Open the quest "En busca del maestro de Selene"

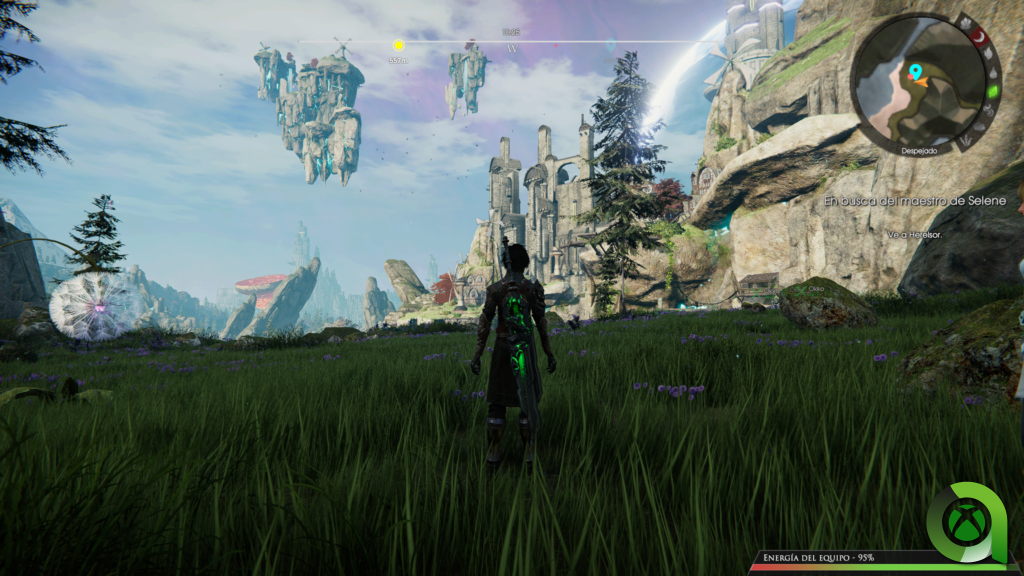pyautogui.click(x=921, y=201)
